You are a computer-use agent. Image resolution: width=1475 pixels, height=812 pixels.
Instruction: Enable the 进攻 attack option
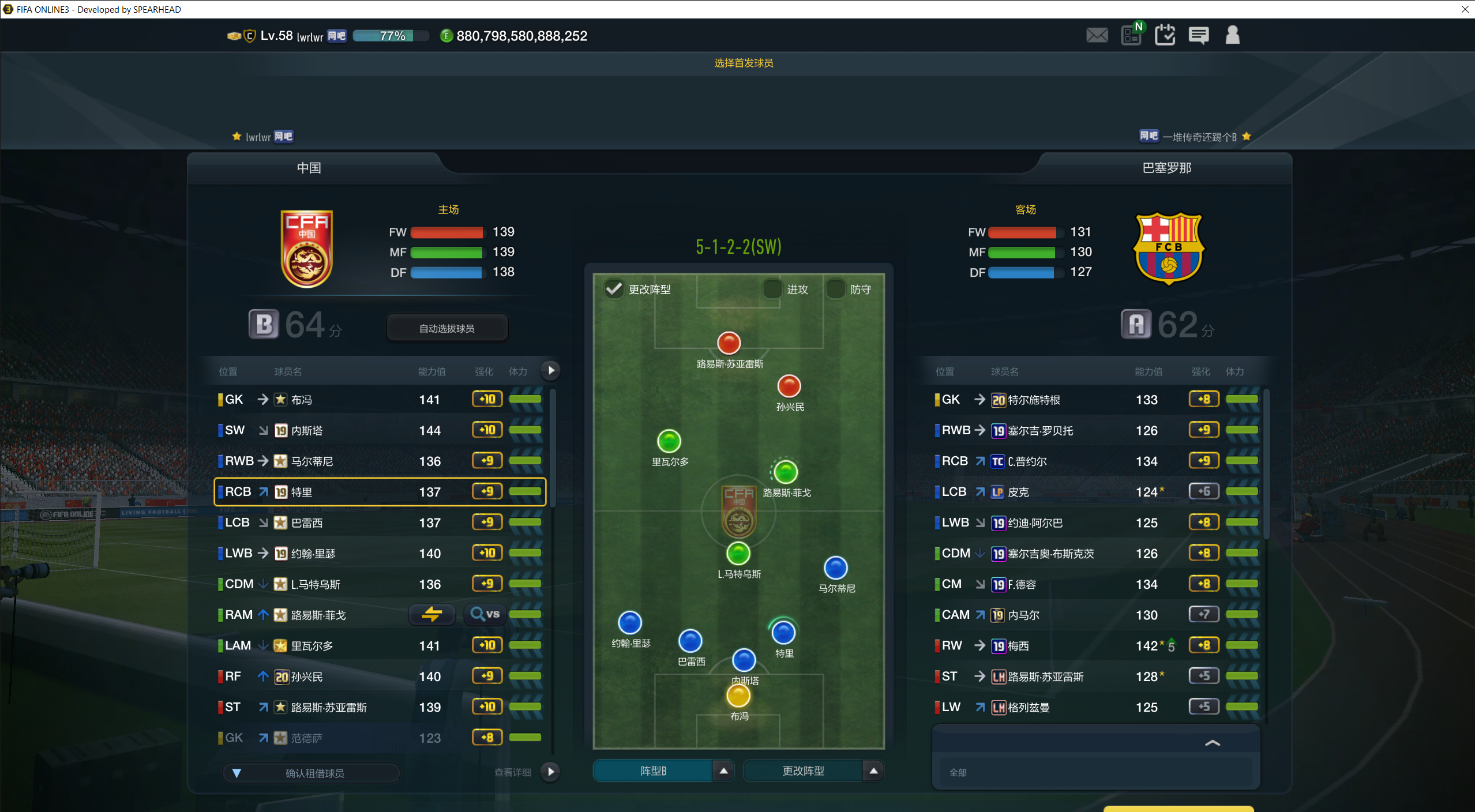(x=772, y=288)
